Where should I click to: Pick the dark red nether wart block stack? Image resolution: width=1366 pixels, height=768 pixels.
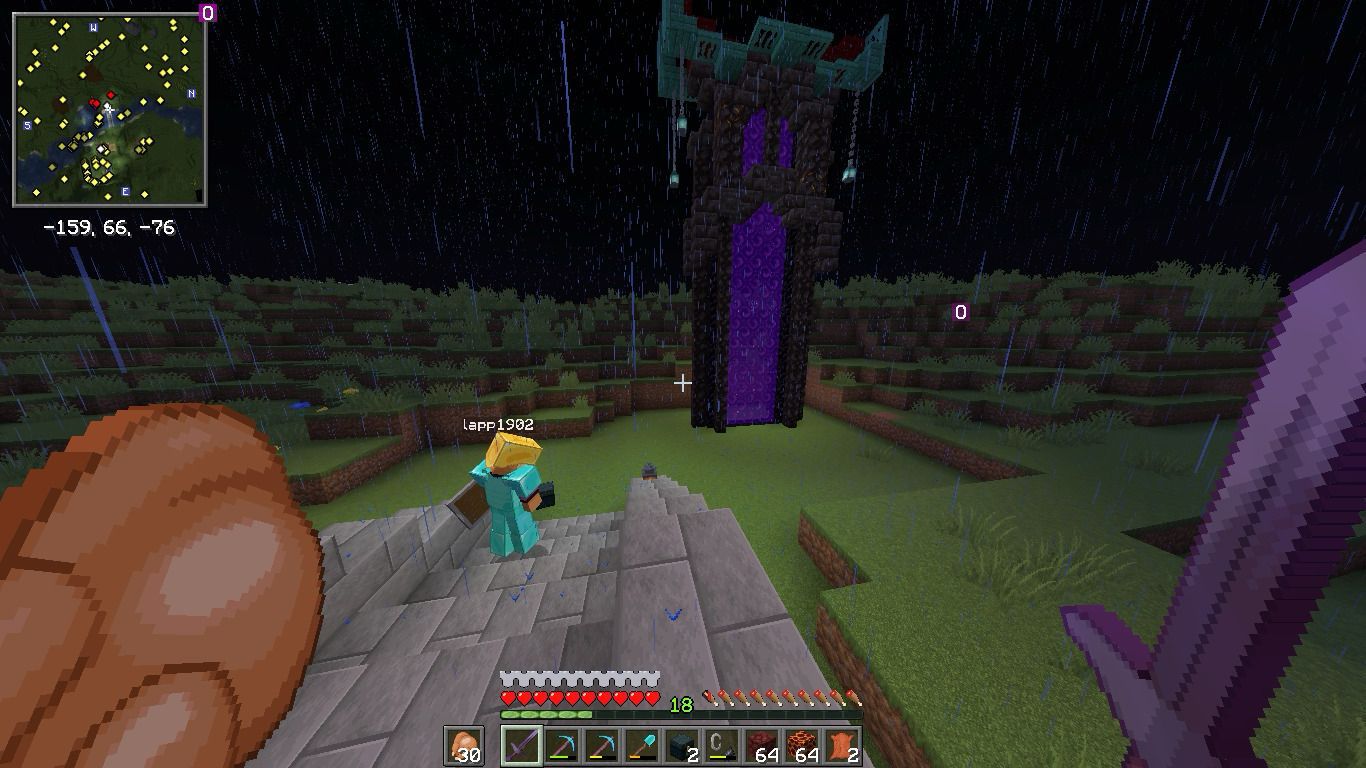[x=763, y=746]
